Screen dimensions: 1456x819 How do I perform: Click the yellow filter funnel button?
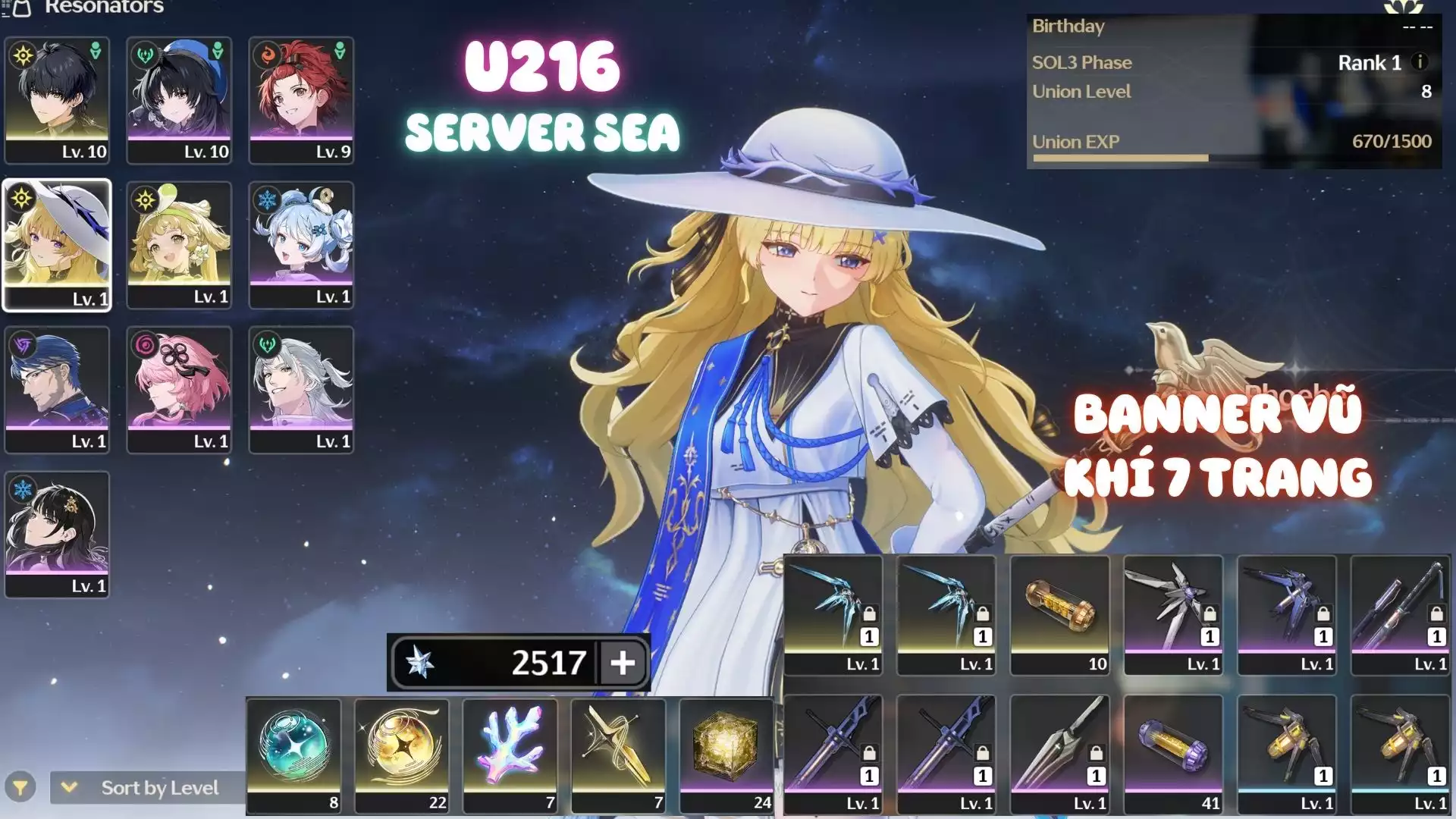[x=20, y=788]
